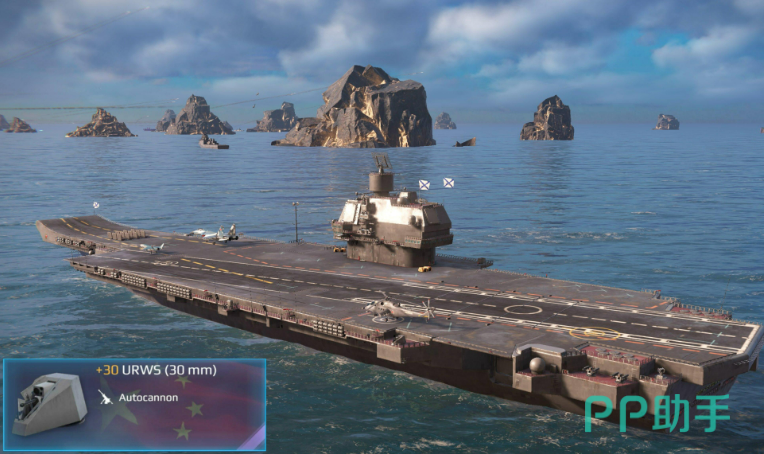764x454 pixels.
Task: Click the URWS turret thumbnail image
Action: 48,403
